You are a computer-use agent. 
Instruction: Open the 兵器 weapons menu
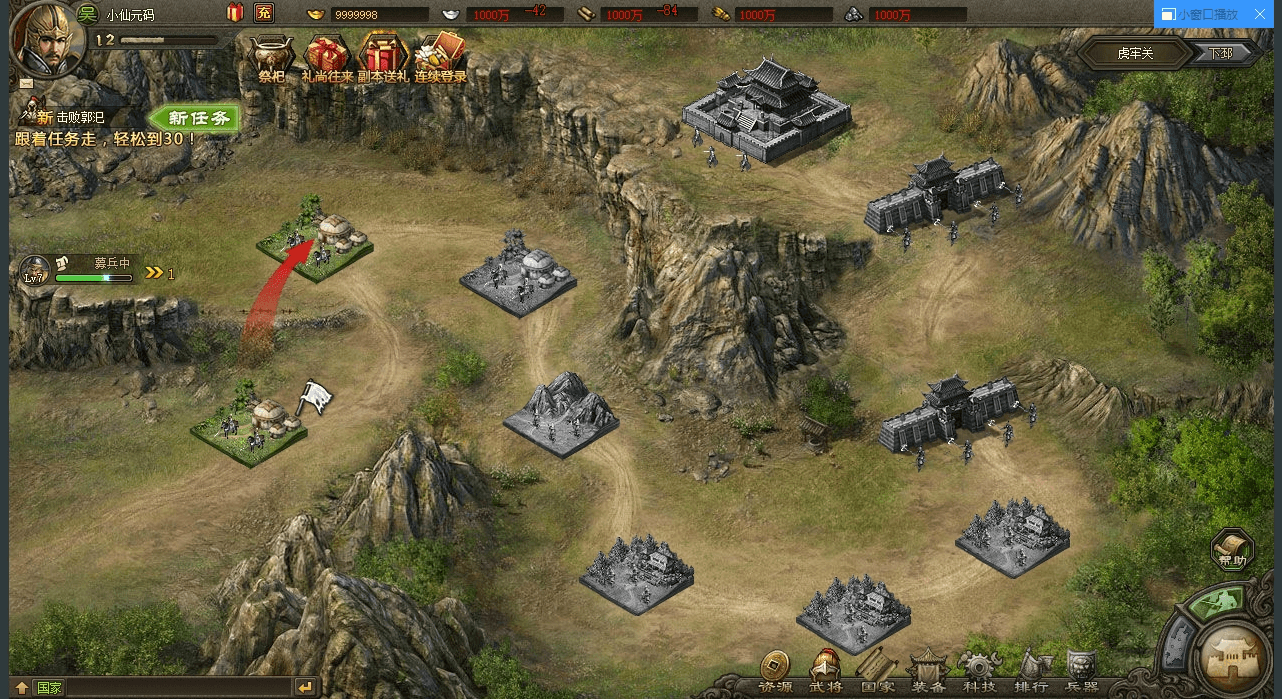point(1082,670)
